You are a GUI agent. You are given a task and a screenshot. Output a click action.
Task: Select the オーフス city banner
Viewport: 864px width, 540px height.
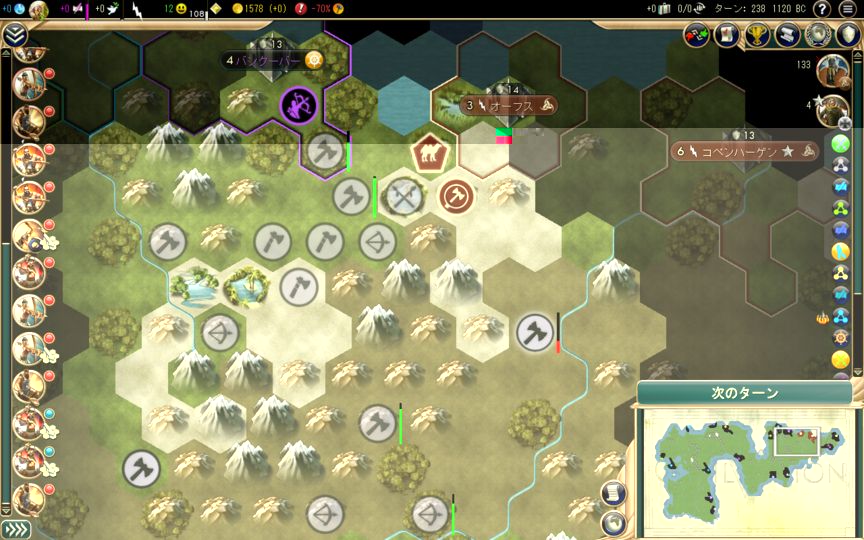tap(508, 105)
